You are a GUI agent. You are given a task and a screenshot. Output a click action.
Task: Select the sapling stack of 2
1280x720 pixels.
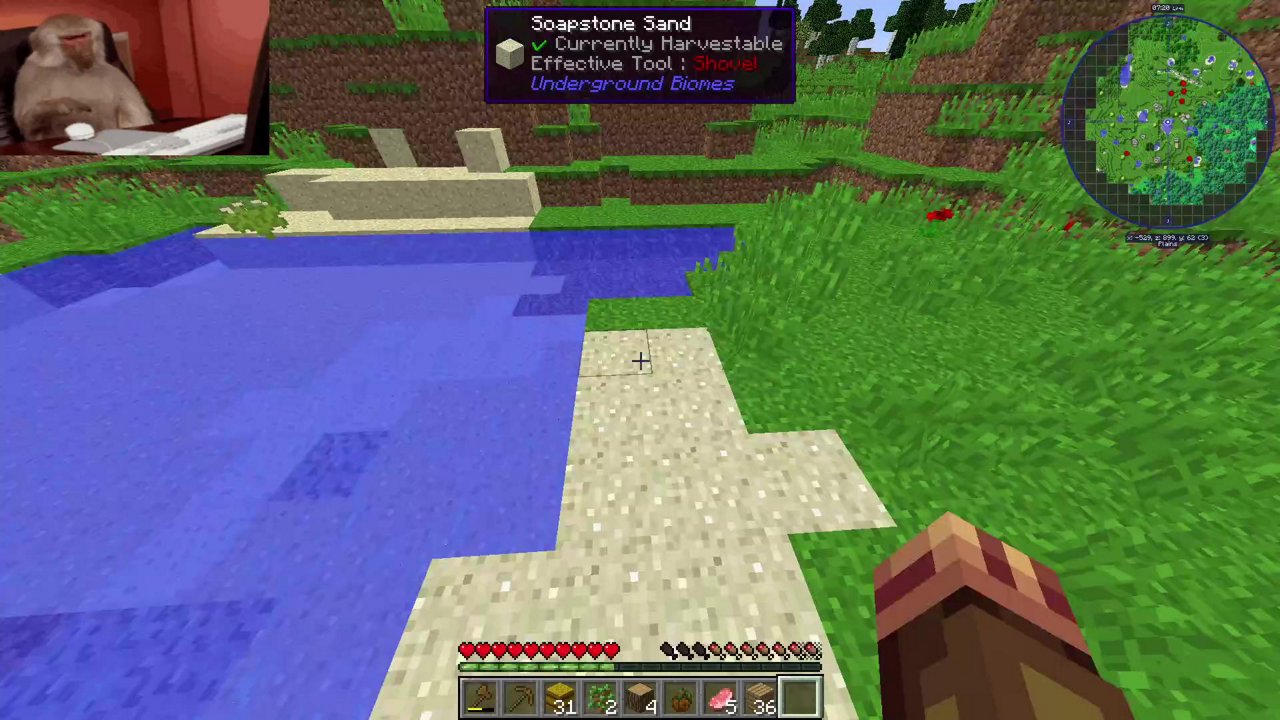coord(598,696)
